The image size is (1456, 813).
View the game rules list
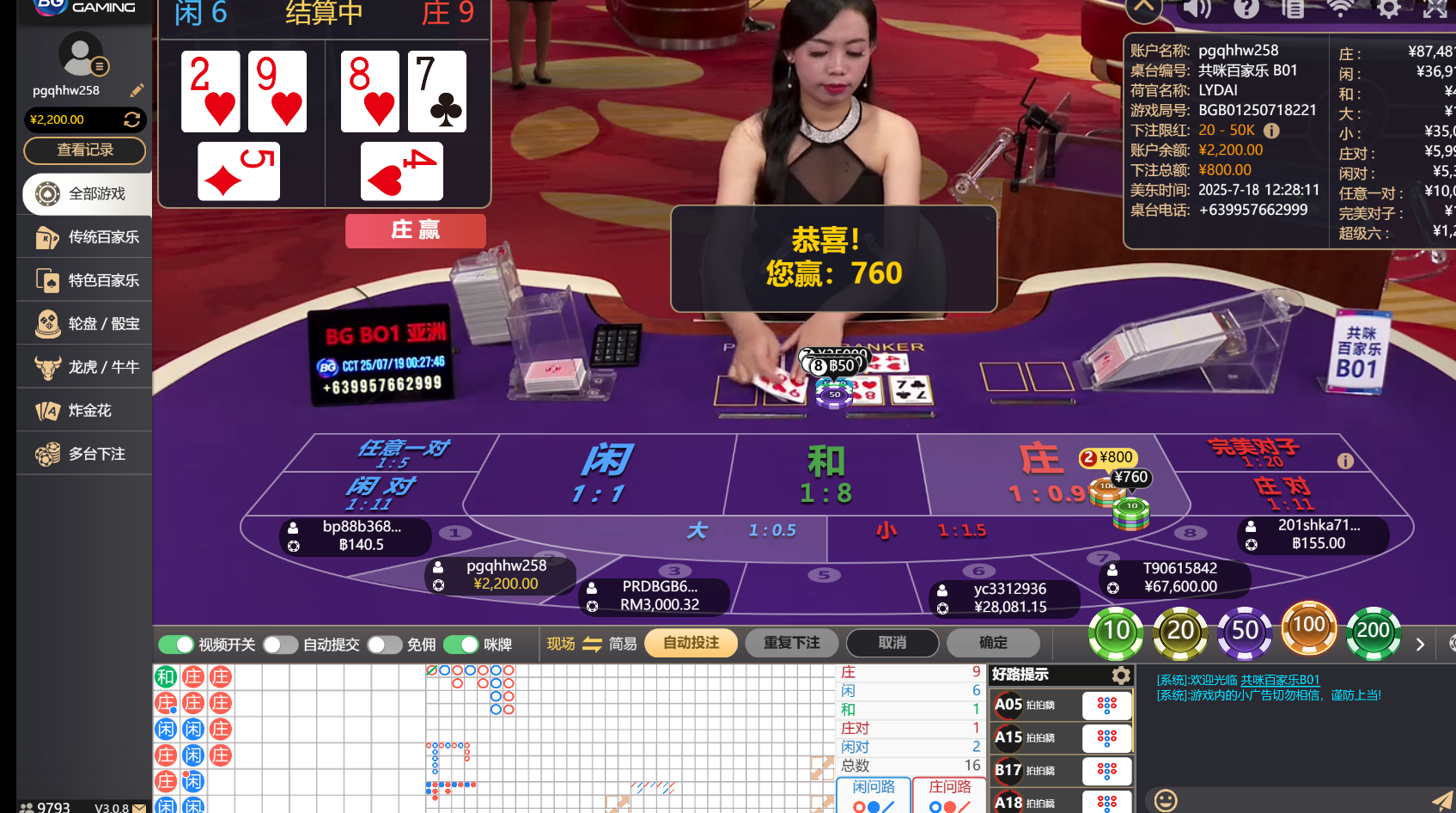pyautogui.click(x=1294, y=10)
